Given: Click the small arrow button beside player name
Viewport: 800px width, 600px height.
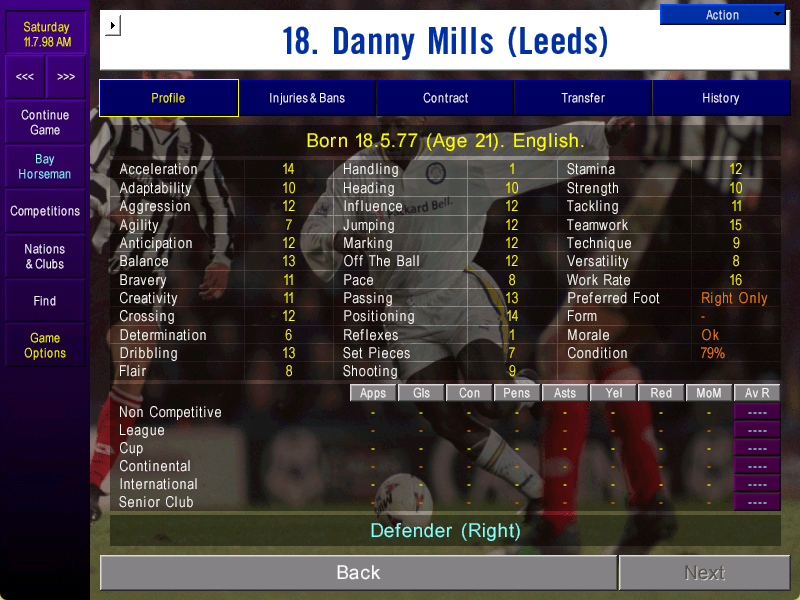Looking at the screenshot, I should click(112, 25).
